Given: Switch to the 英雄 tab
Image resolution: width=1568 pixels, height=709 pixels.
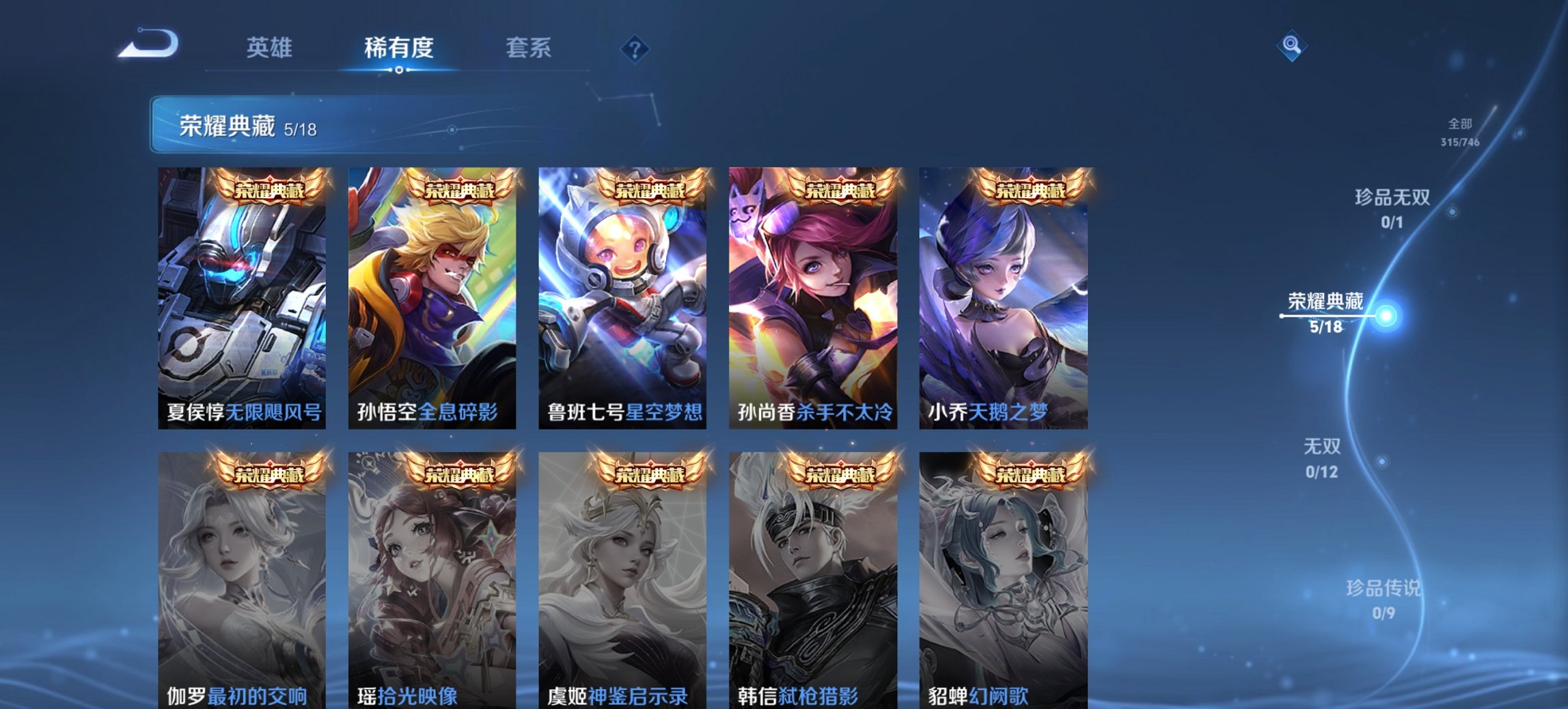Looking at the screenshot, I should (271, 48).
